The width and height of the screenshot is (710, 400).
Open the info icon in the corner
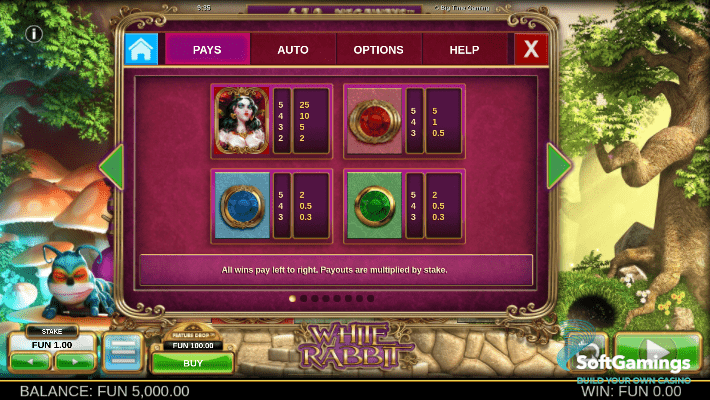tap(33, 34)
